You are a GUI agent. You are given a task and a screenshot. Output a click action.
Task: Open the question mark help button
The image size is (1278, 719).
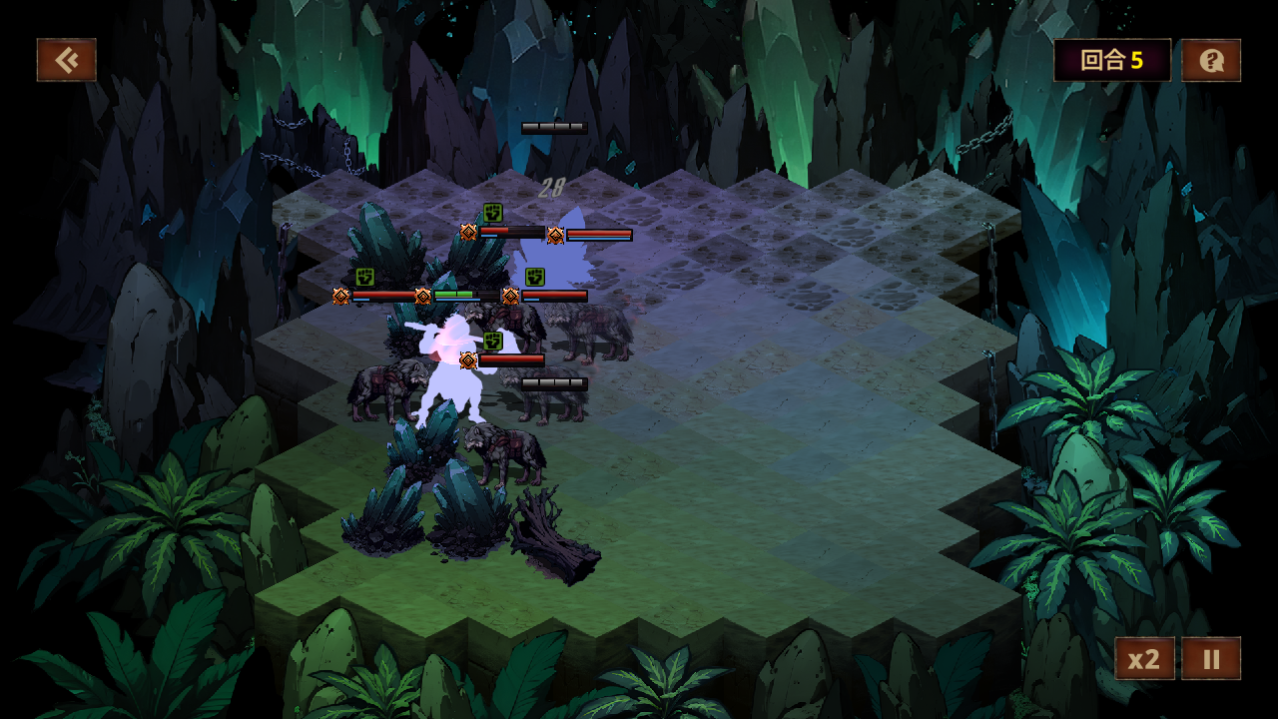tap(1211, 61)
